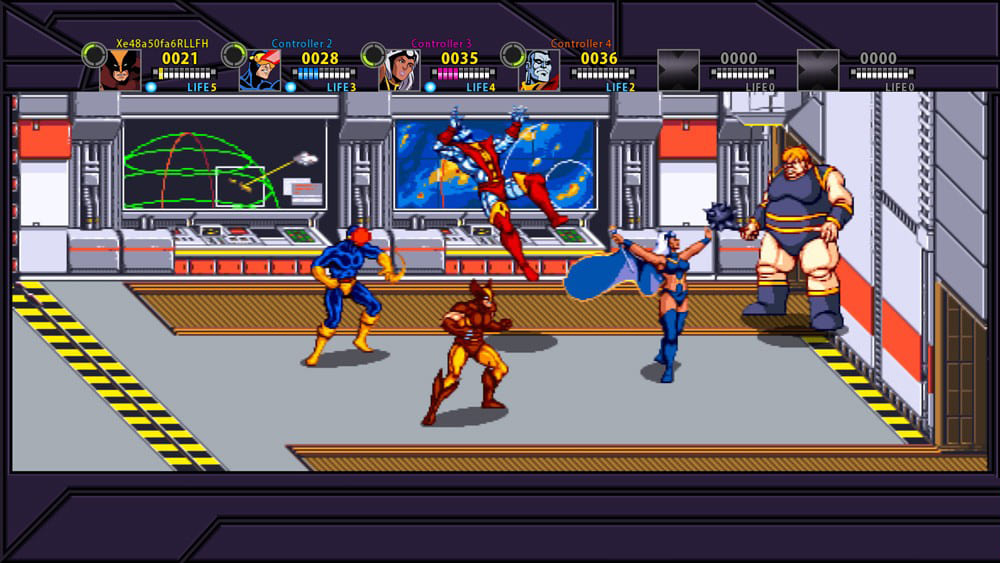The width and height of the screenshot is (1000, 563).
Task: Choose Storm's portrait for Controller 3
Action: point(399,71)
